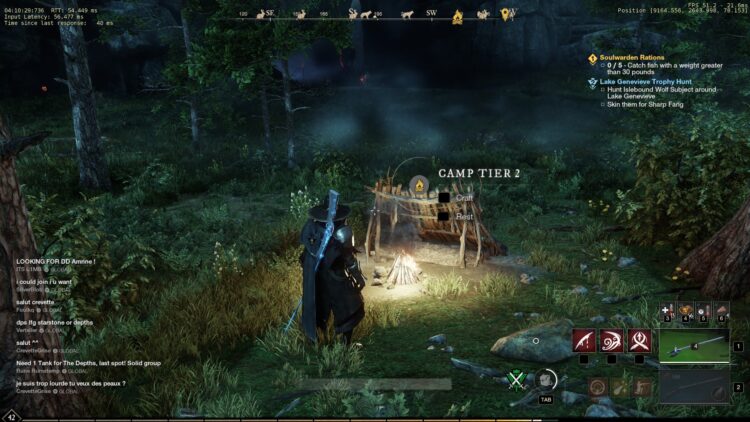Activate the first red slashing blade ability
Image resolution: width=750 pixels, height=422 pixels.
click(x=584, y=341)
